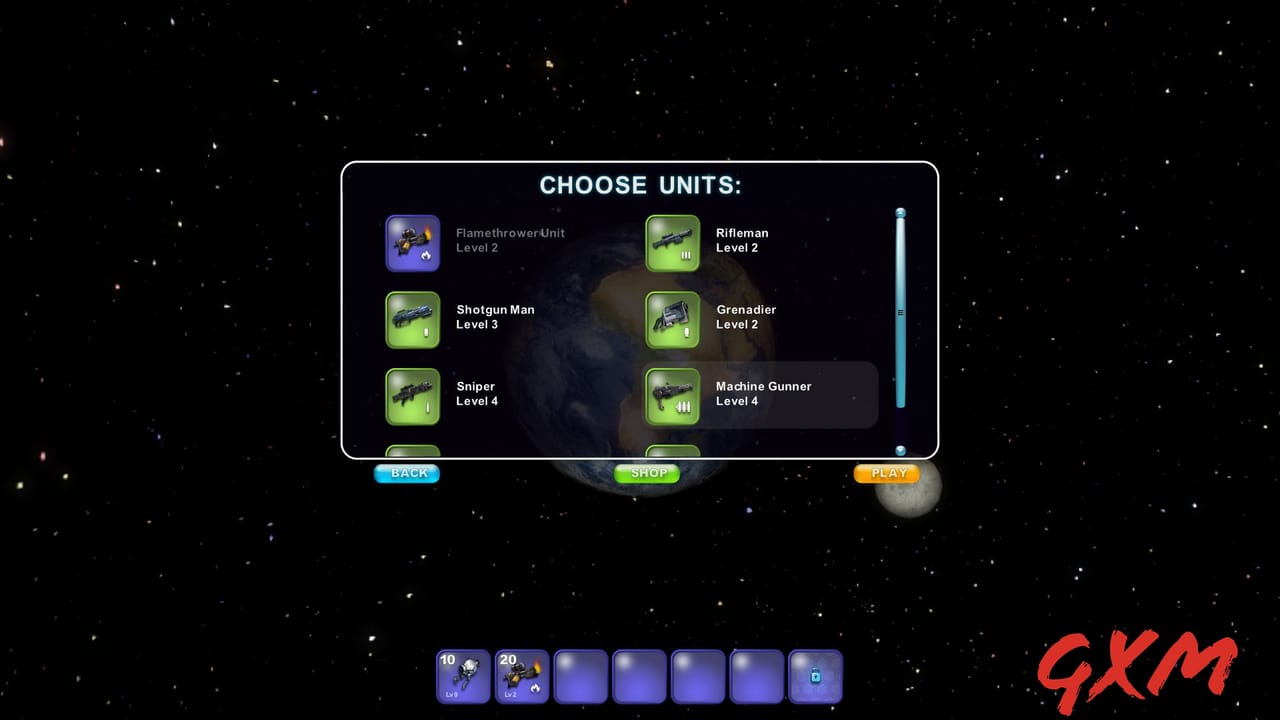Image resolution: width=1280 pixels, height=720 pixels.
Task: Select the Grenadier unit icon
Action: coord(672,320)
